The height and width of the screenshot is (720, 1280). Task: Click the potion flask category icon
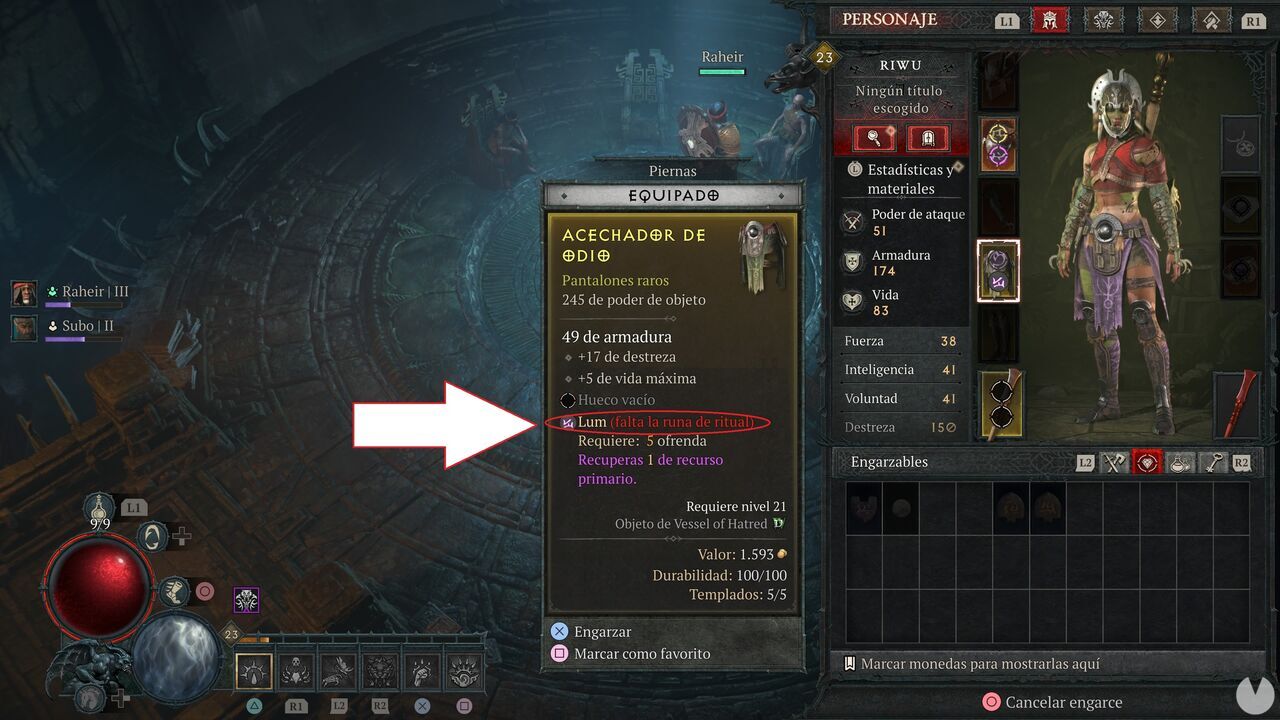point(1180,462)
